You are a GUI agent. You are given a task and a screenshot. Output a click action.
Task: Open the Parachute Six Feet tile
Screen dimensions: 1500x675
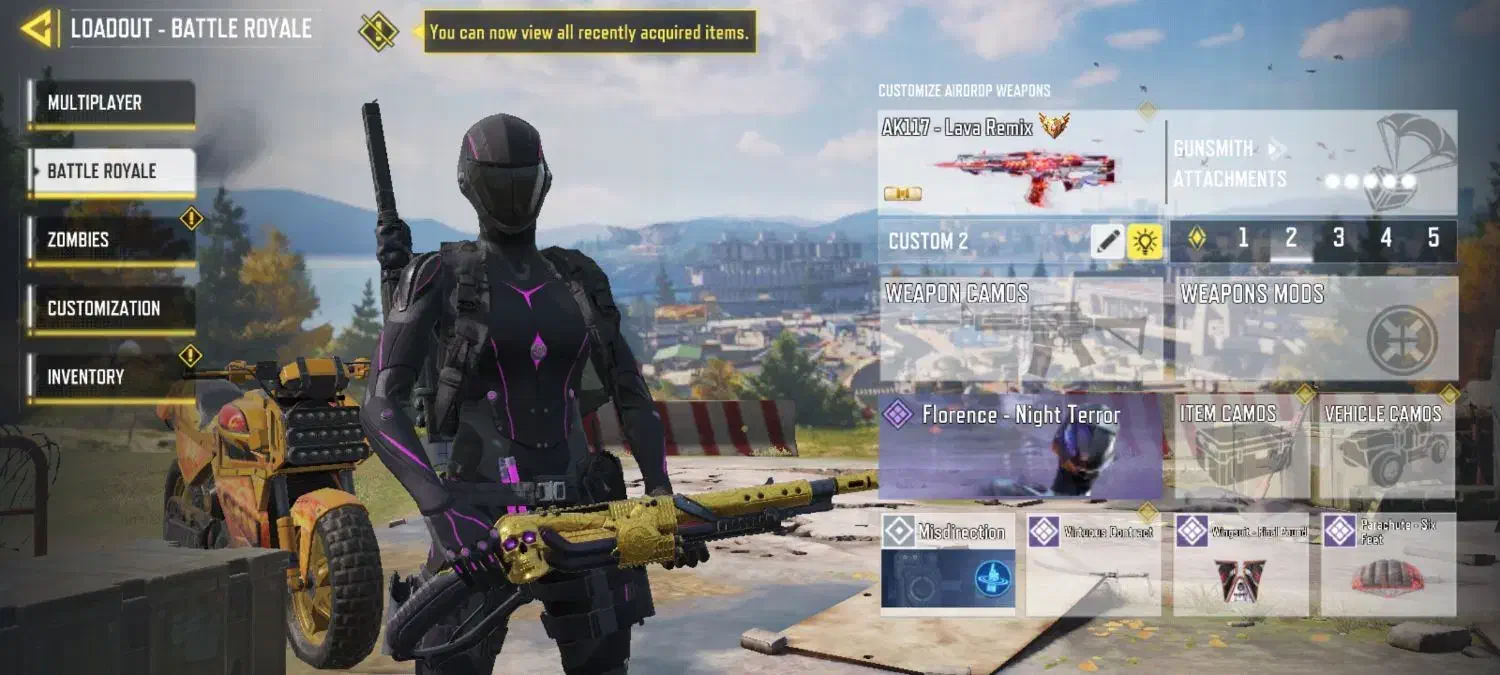1388,564
